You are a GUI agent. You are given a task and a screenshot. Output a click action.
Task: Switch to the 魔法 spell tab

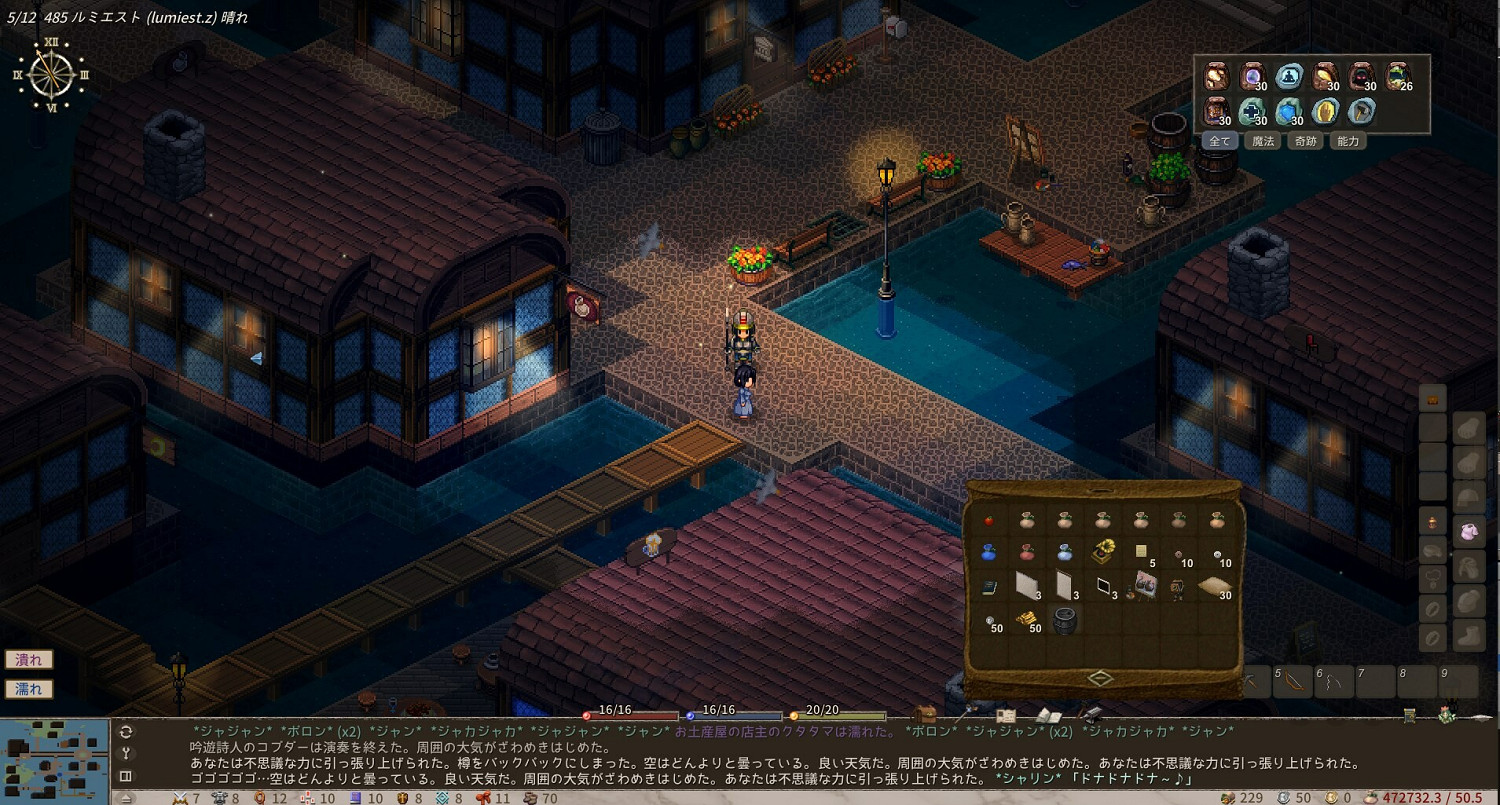pyautogui.click(x=1262, y=141)
